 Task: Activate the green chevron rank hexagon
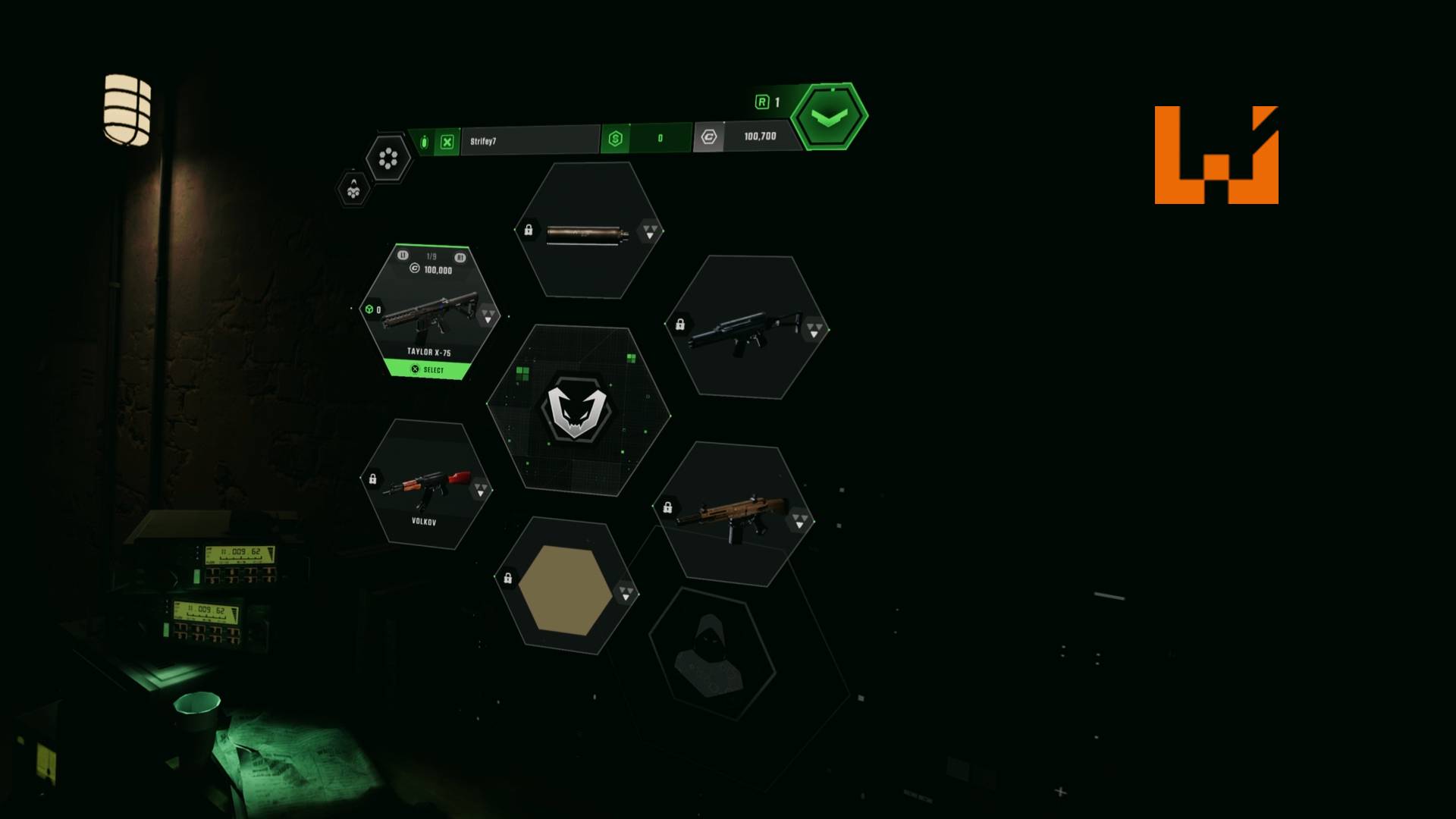829,118
